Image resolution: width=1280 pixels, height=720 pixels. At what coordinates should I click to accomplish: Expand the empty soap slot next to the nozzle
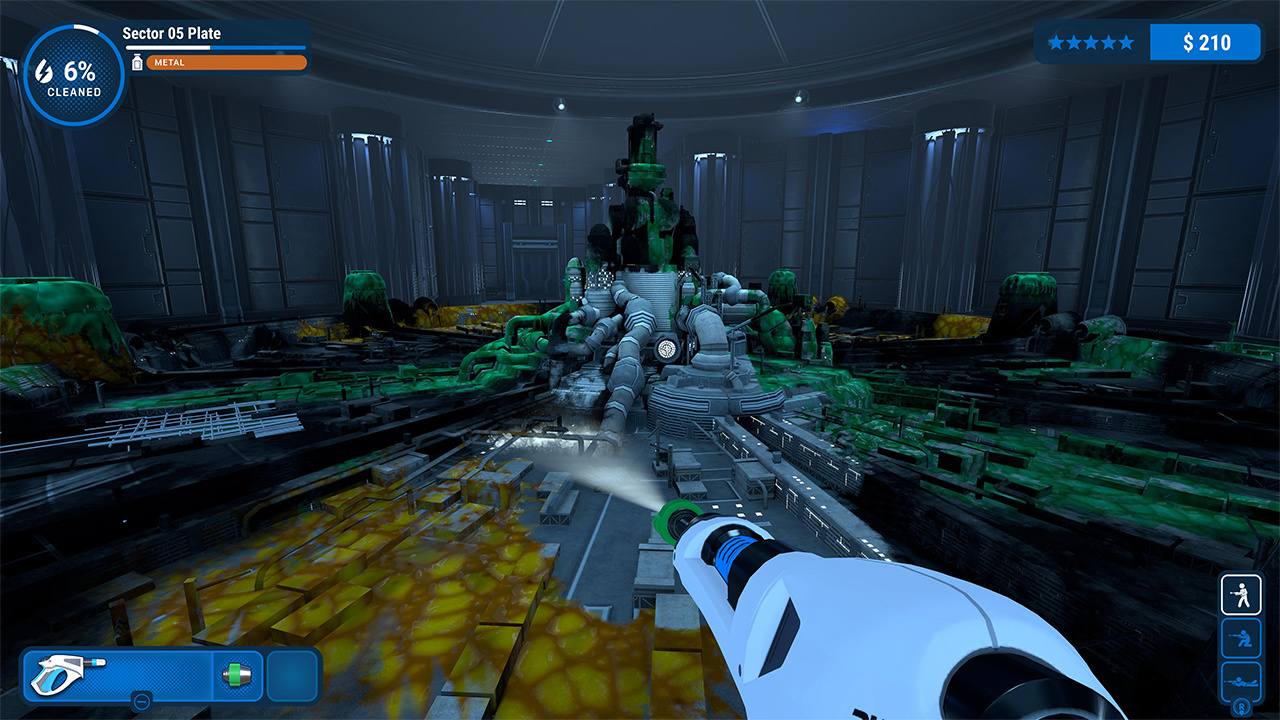pos(291,674)
